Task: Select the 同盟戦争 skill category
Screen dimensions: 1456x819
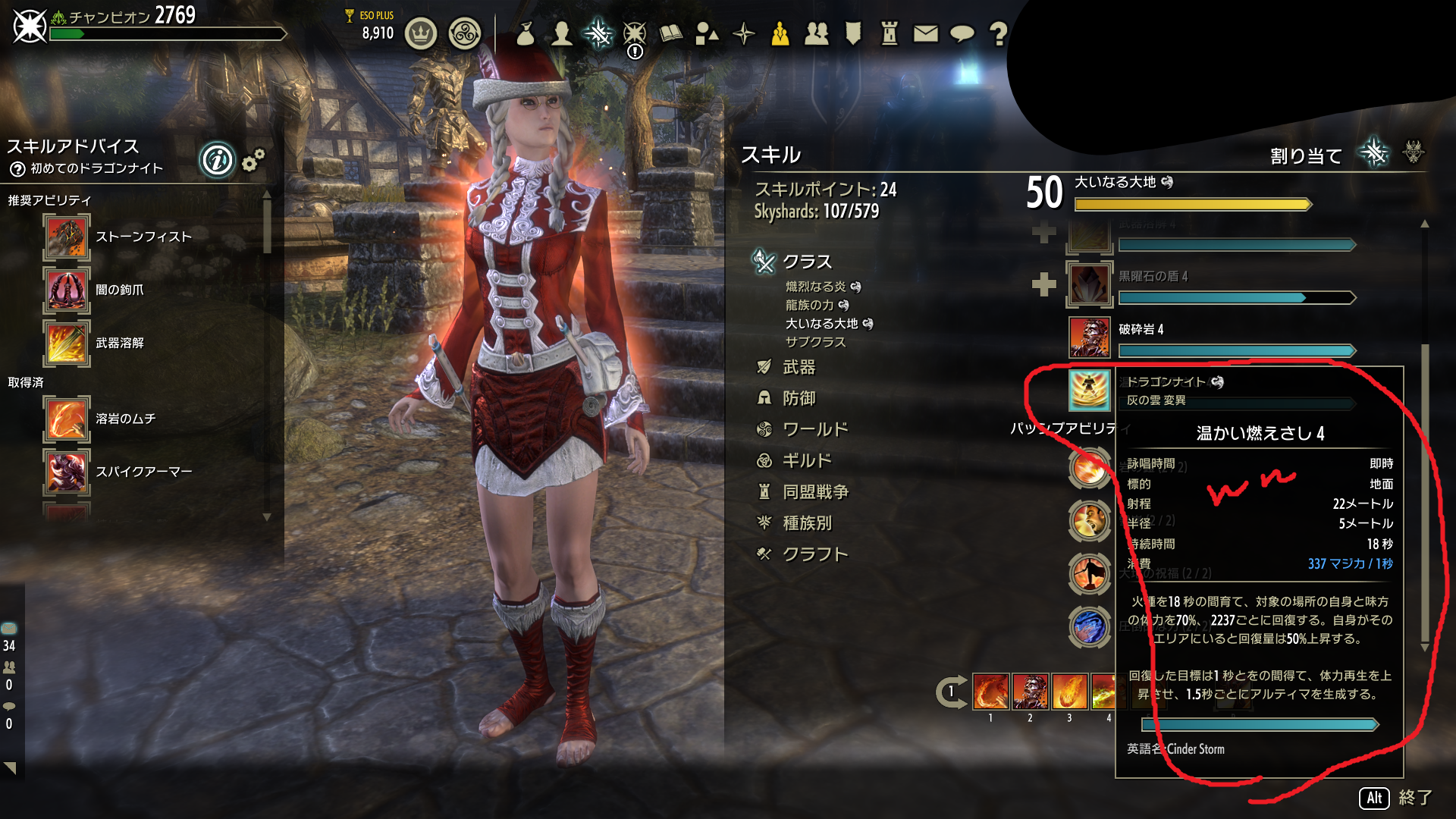Action: click(814, 492)
